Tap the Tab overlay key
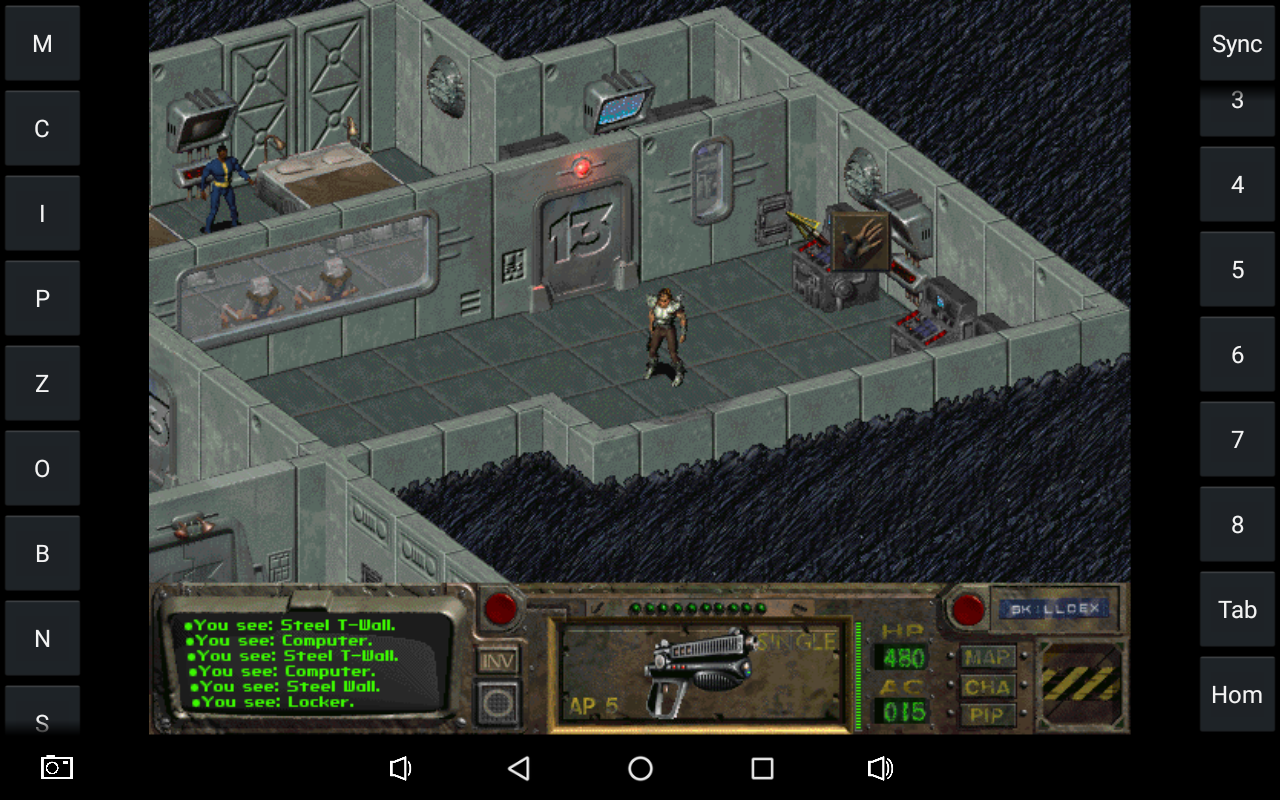This screenshot has height=800, width=1280. point(1237,610)
